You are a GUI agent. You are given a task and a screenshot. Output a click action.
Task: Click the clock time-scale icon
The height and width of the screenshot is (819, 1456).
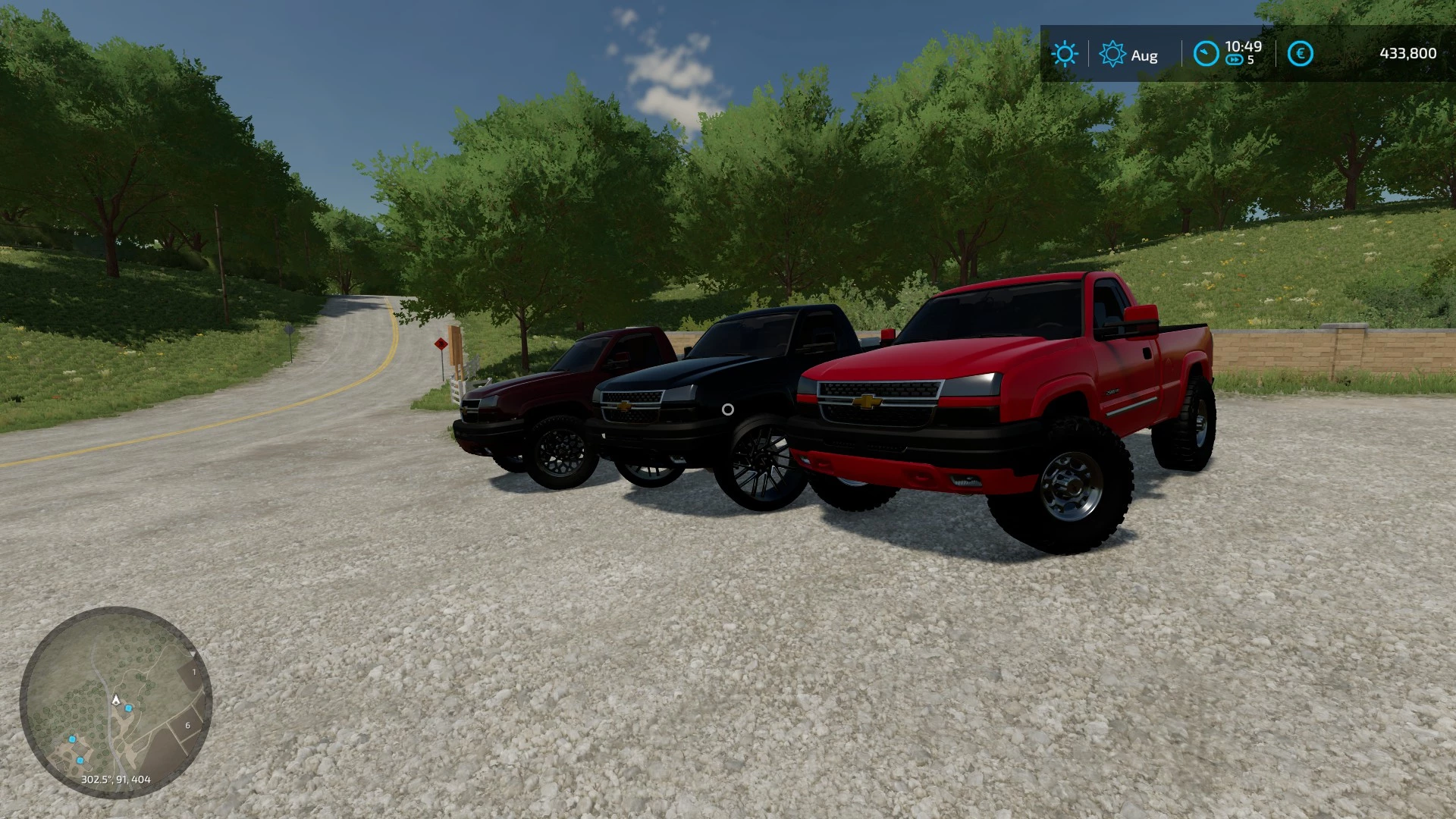(x=1205, y=54)
